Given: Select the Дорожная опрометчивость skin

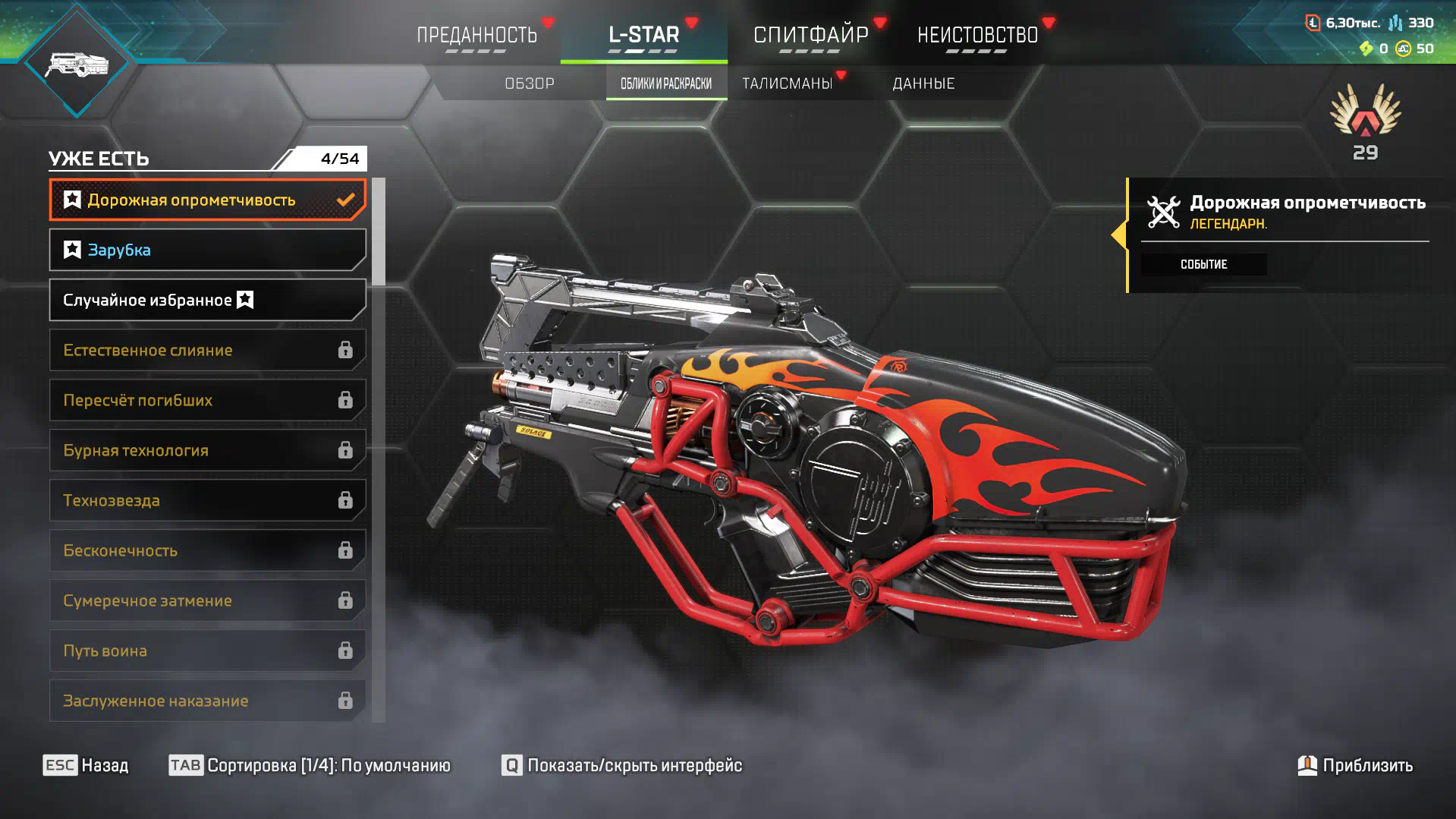Looking at the screenshot, I should click(x=207, y=200).
